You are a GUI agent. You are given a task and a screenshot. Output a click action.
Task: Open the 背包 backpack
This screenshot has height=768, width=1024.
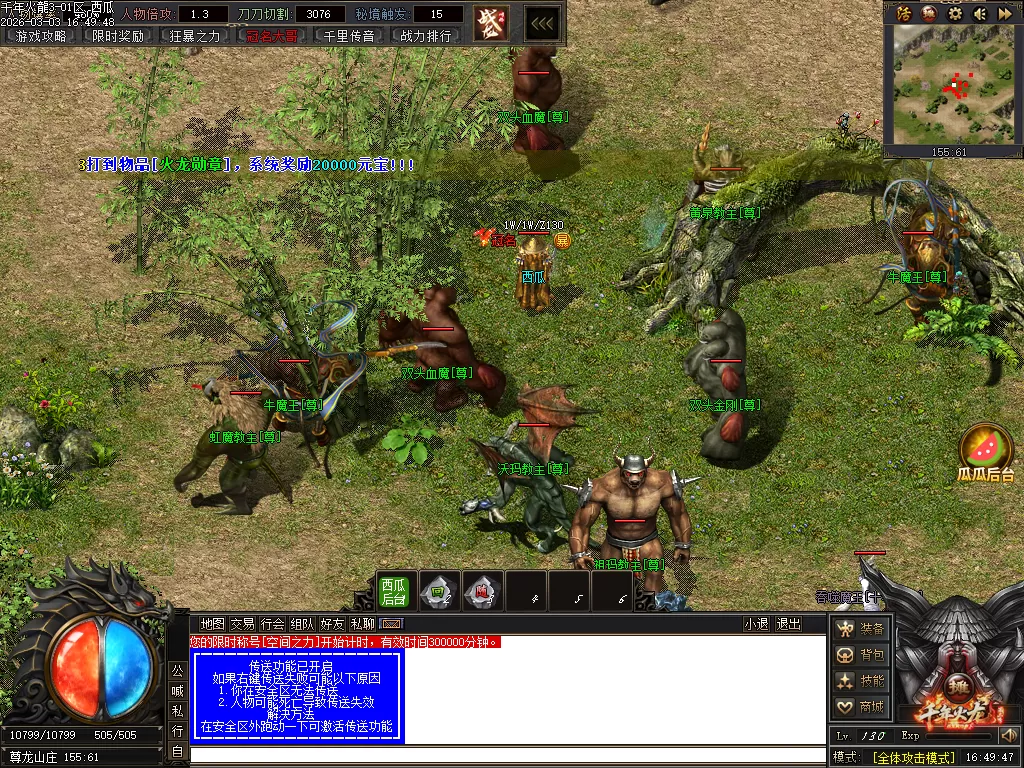pos(861,655)
